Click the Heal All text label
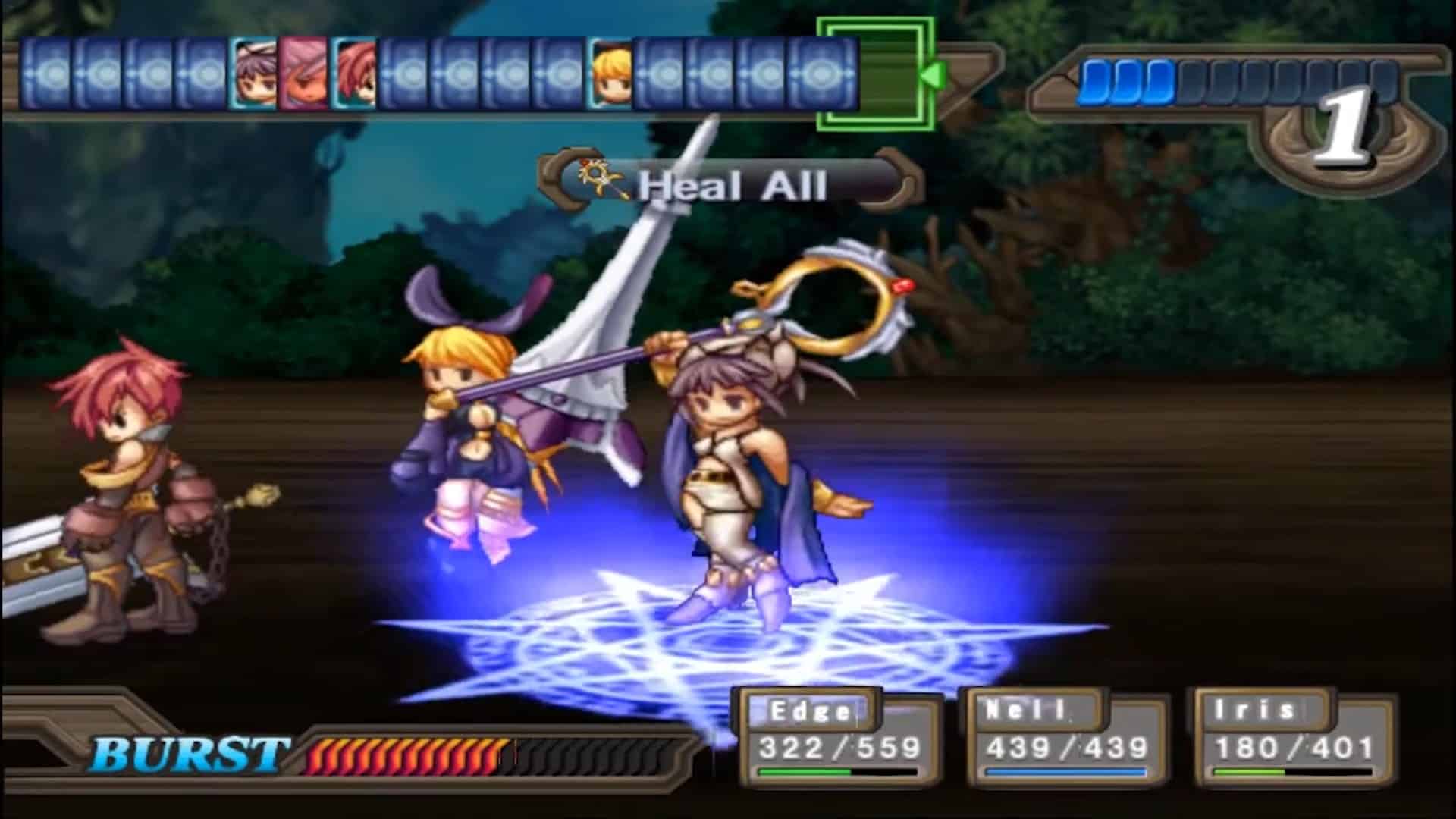The image size is (1456, 819). click(x=732, y=184)
